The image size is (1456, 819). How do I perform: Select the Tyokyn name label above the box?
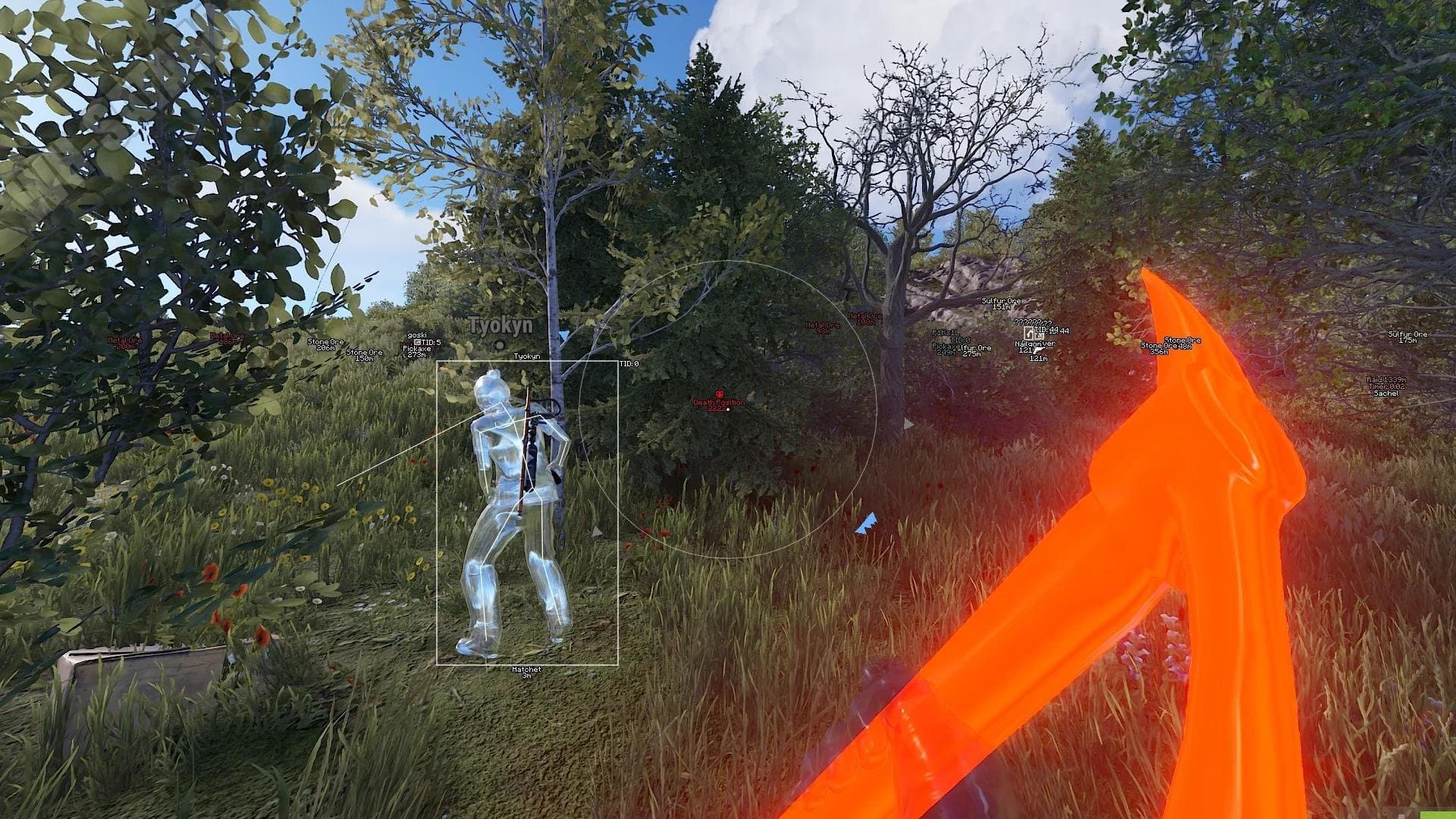[528, 356]
